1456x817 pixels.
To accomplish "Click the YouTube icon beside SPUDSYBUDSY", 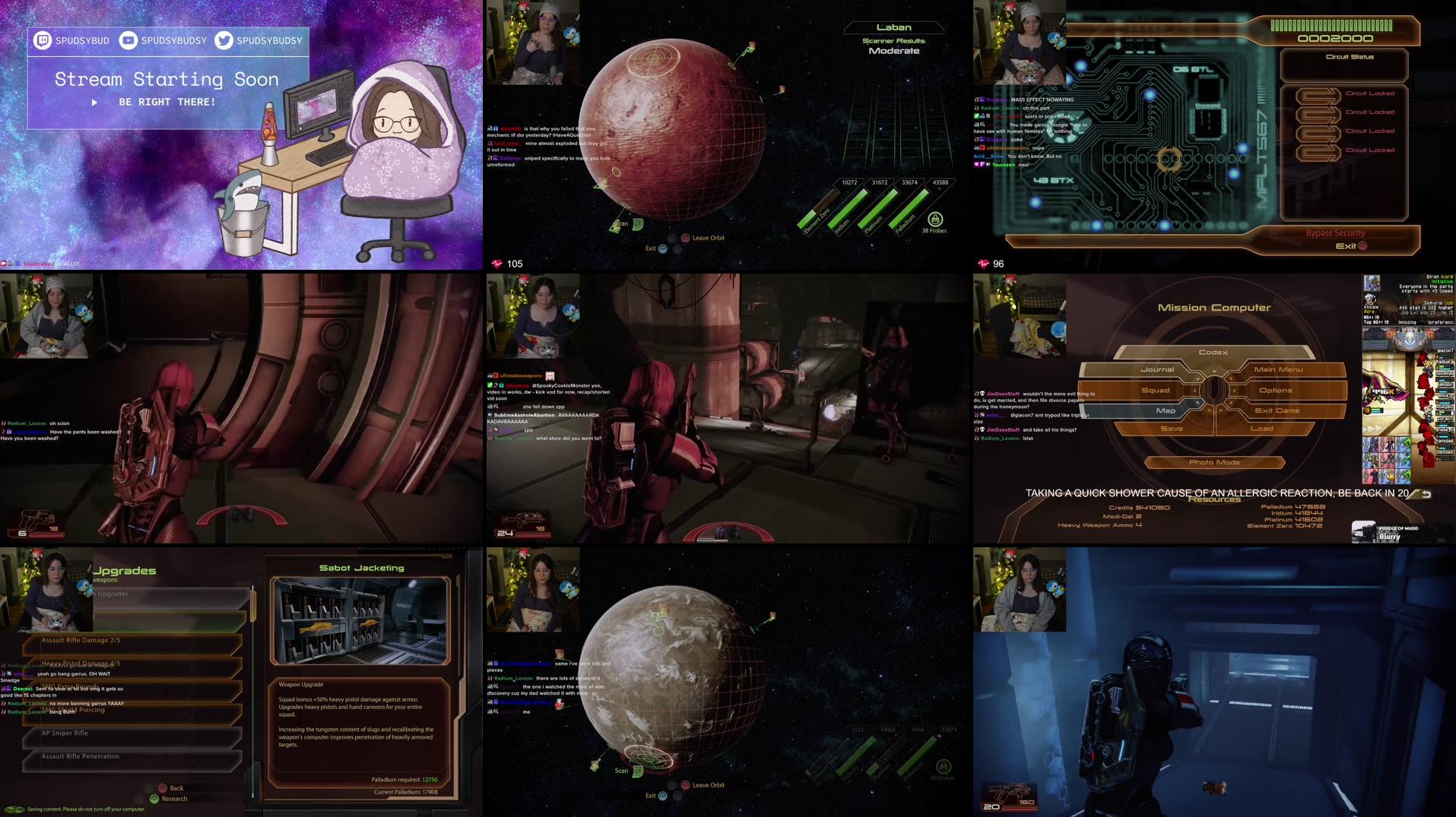I will pyautogui.click(x=128, y=41).
